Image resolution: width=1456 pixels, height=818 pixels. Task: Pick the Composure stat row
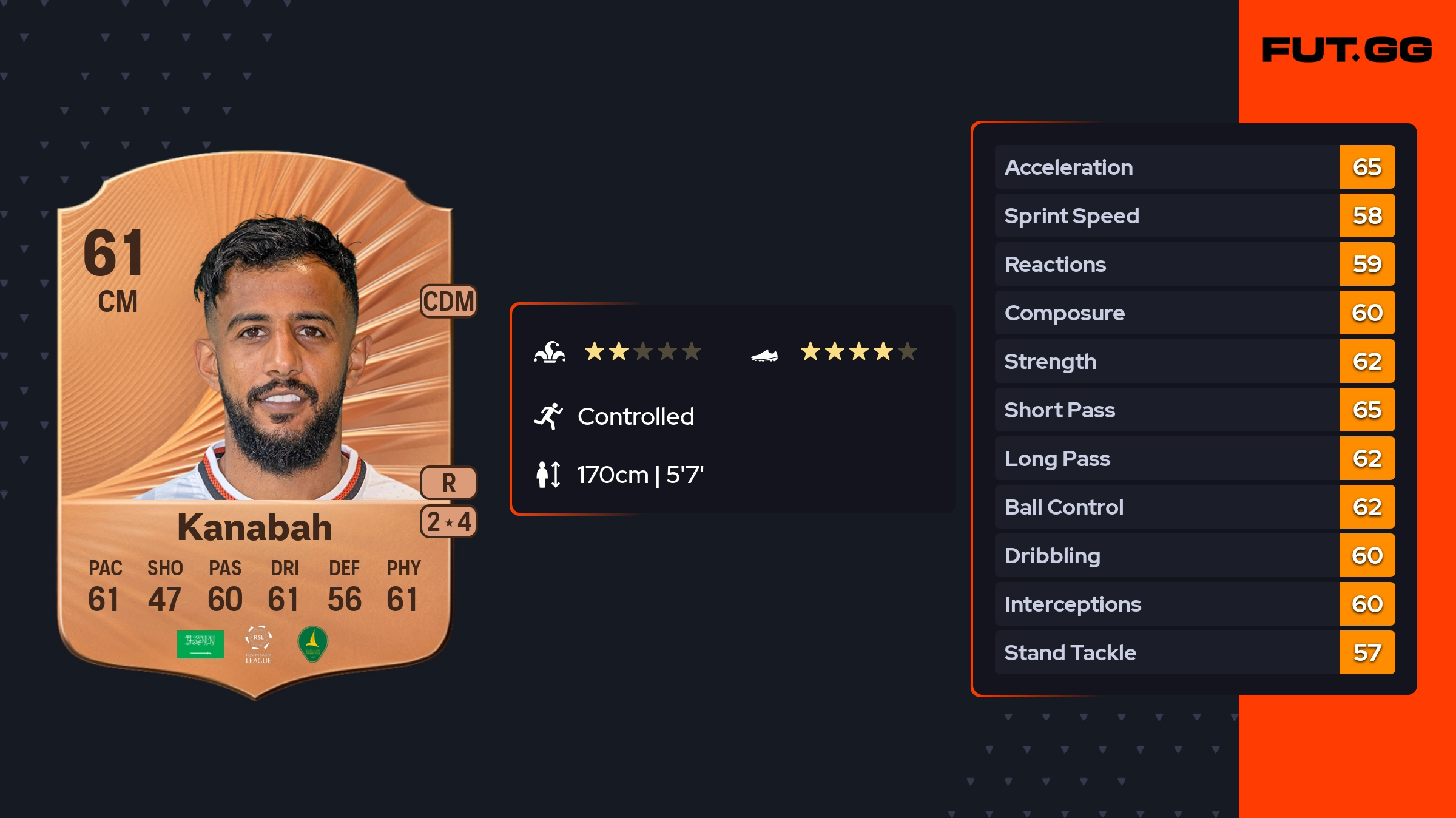(x=1194, y=313)
